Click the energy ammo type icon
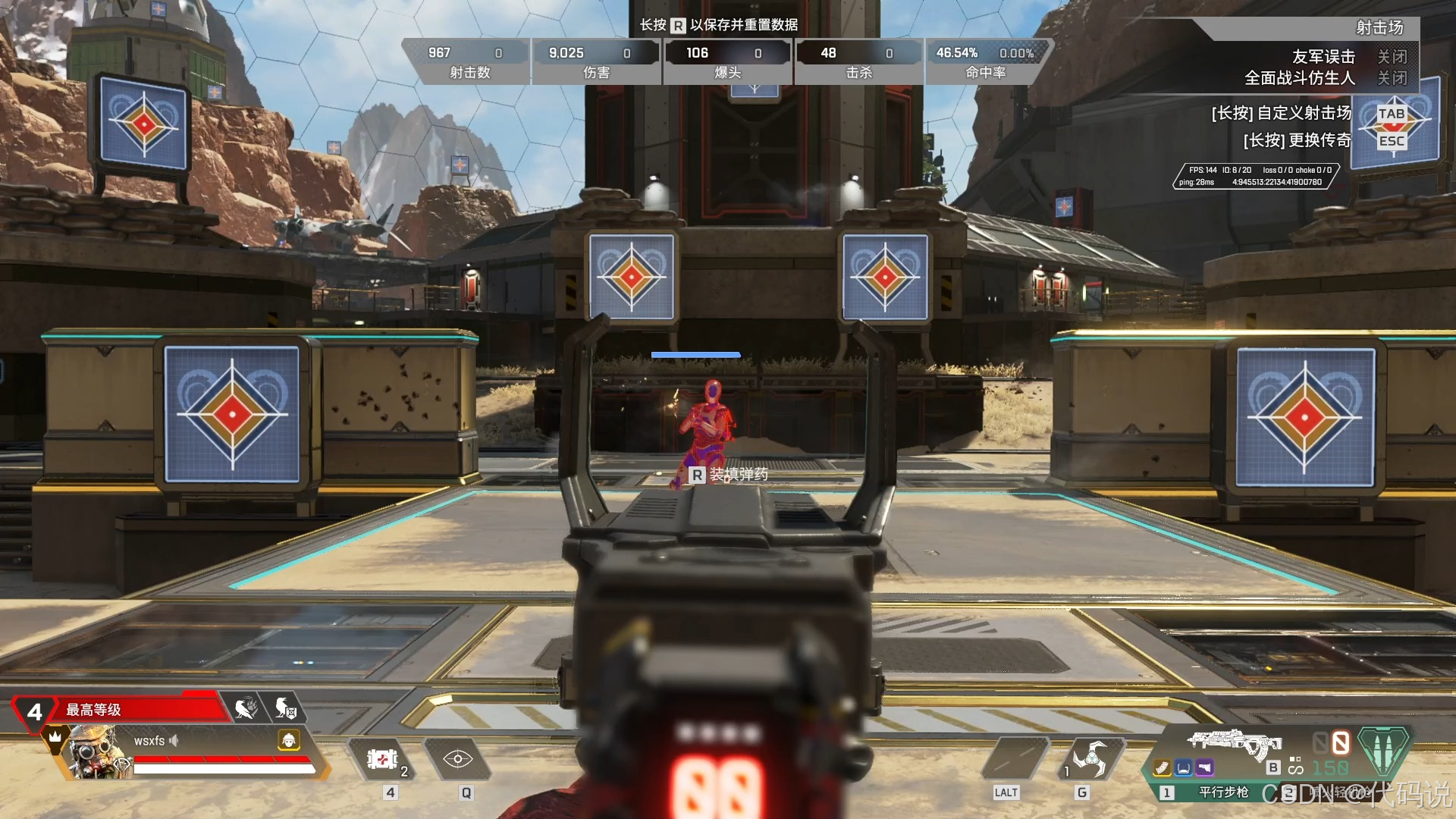 (x=1383, y=749)
